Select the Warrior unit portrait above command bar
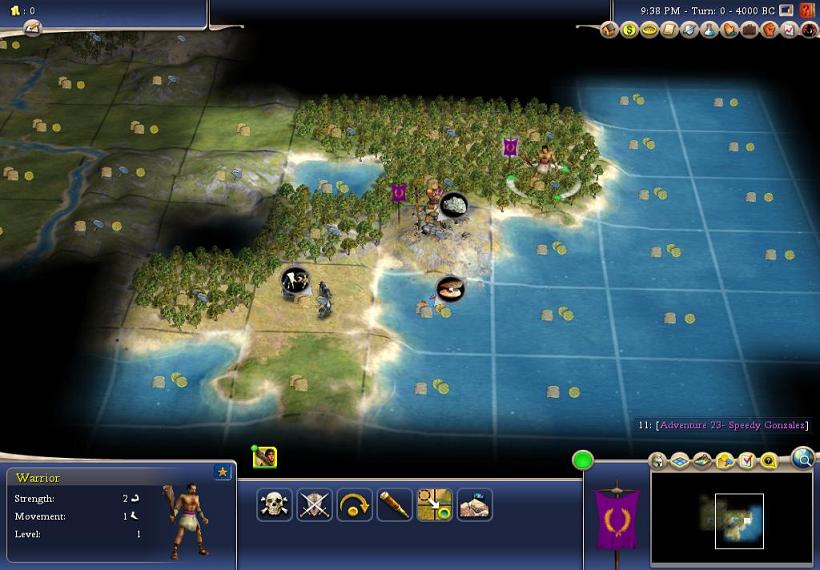Screen dimensions: 820x570 (265, 458)
